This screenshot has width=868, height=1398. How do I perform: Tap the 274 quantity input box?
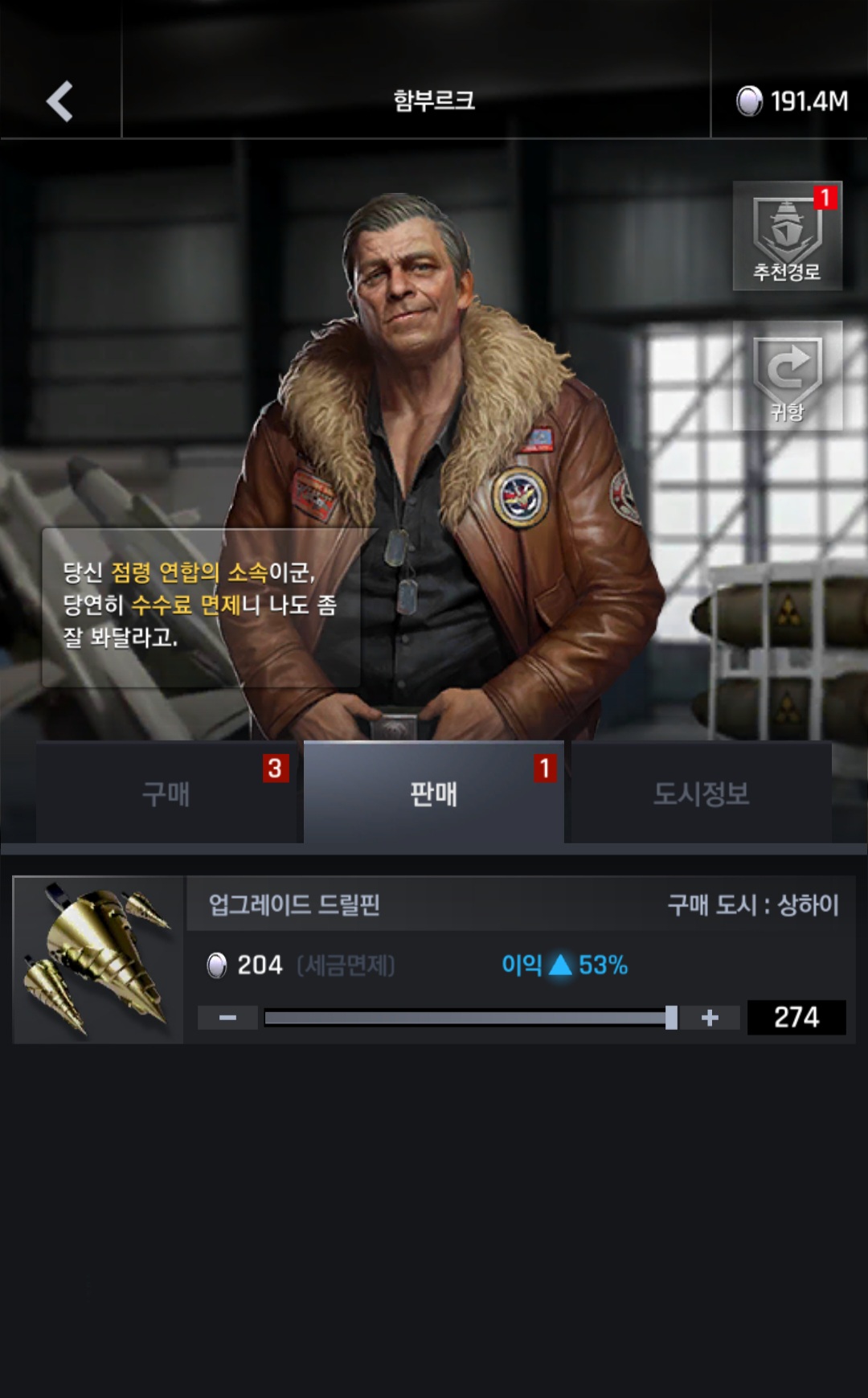click(x=796, y=1018)
